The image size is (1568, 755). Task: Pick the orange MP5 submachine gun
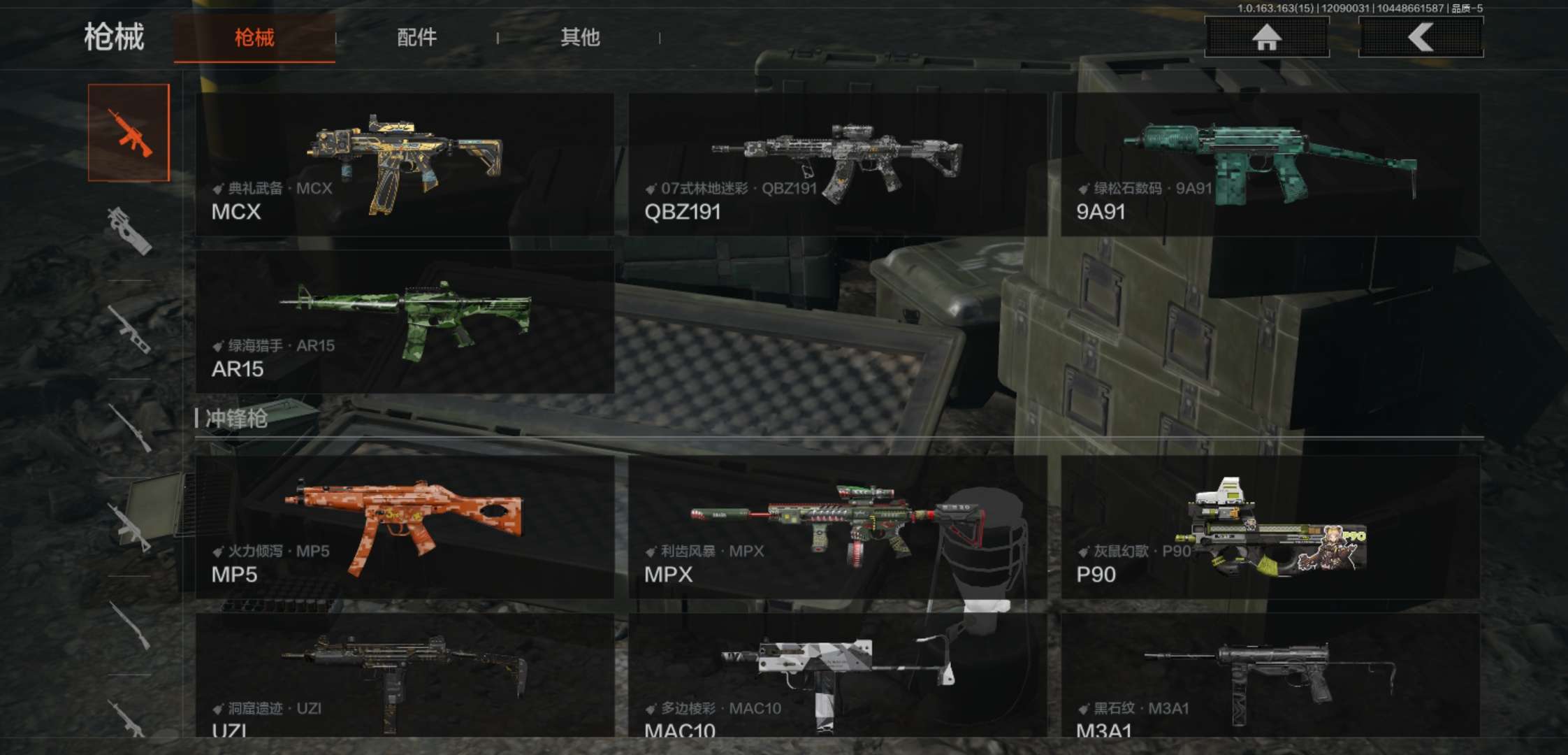click(x=405, y=528)
